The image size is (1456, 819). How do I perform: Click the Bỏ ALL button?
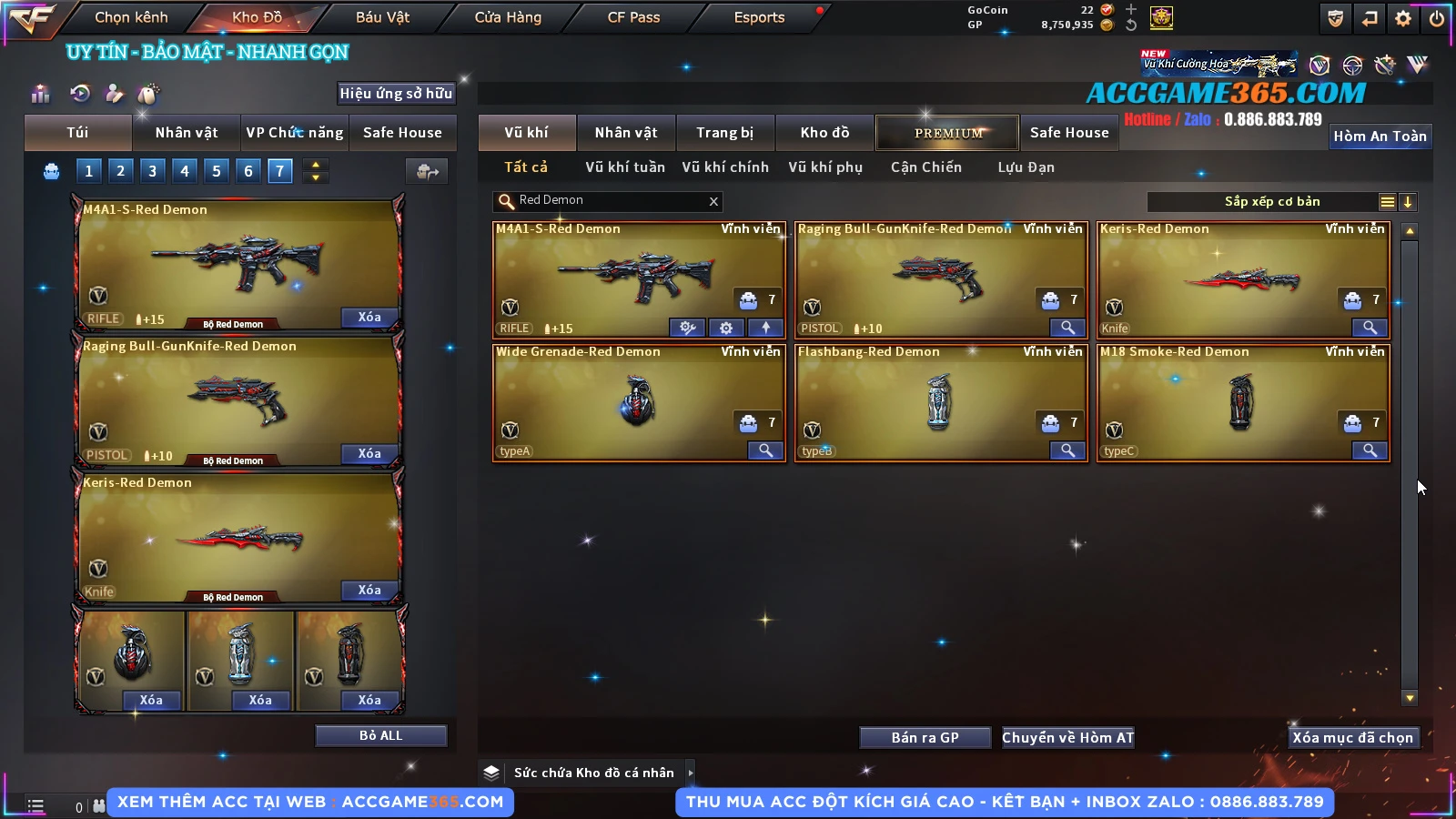380,735
